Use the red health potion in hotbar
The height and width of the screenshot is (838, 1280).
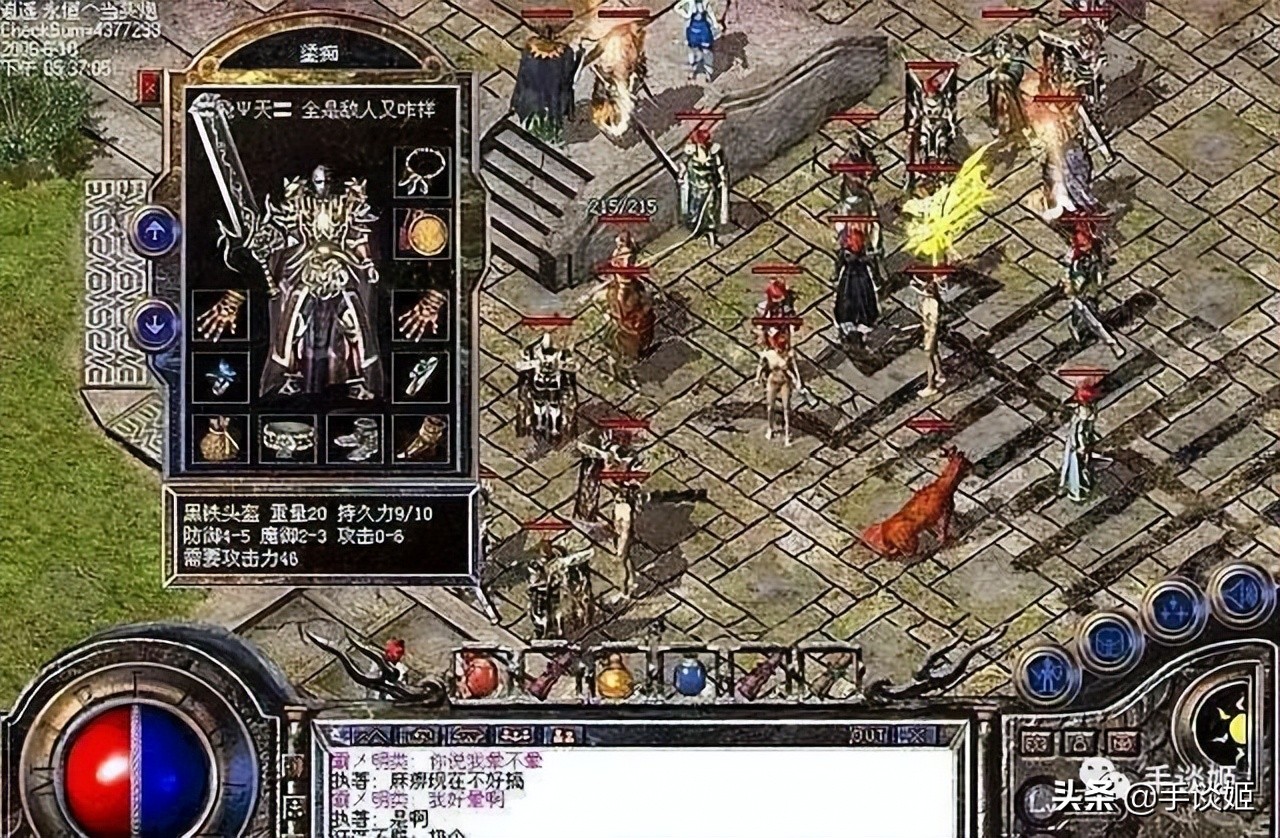(481, 676)
